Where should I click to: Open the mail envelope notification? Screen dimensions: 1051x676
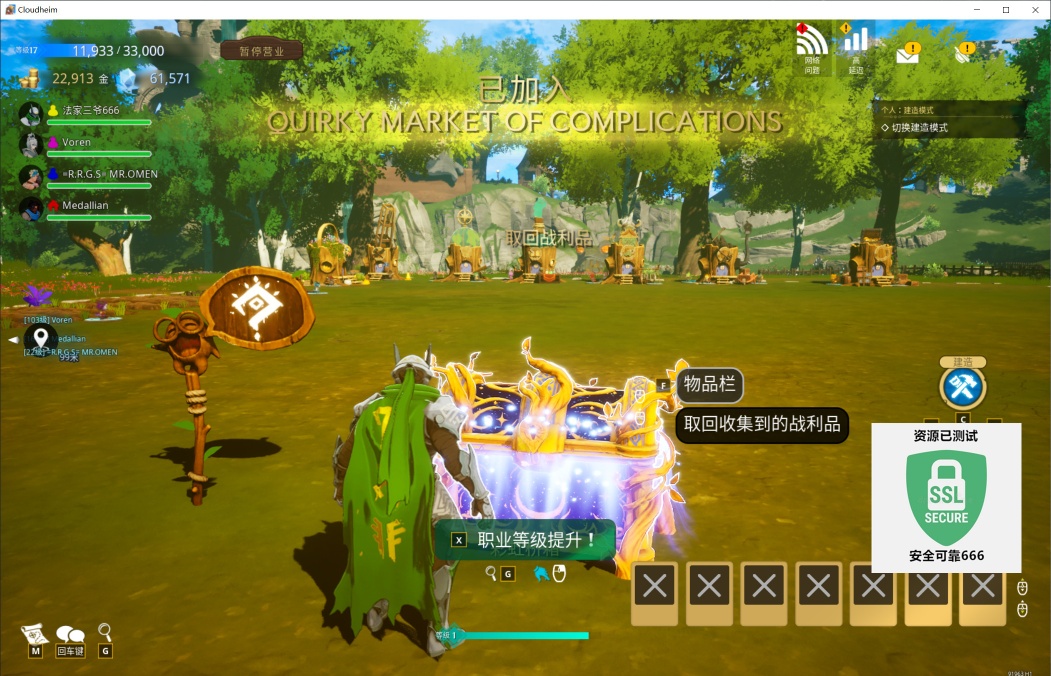[x=907, y=54]
